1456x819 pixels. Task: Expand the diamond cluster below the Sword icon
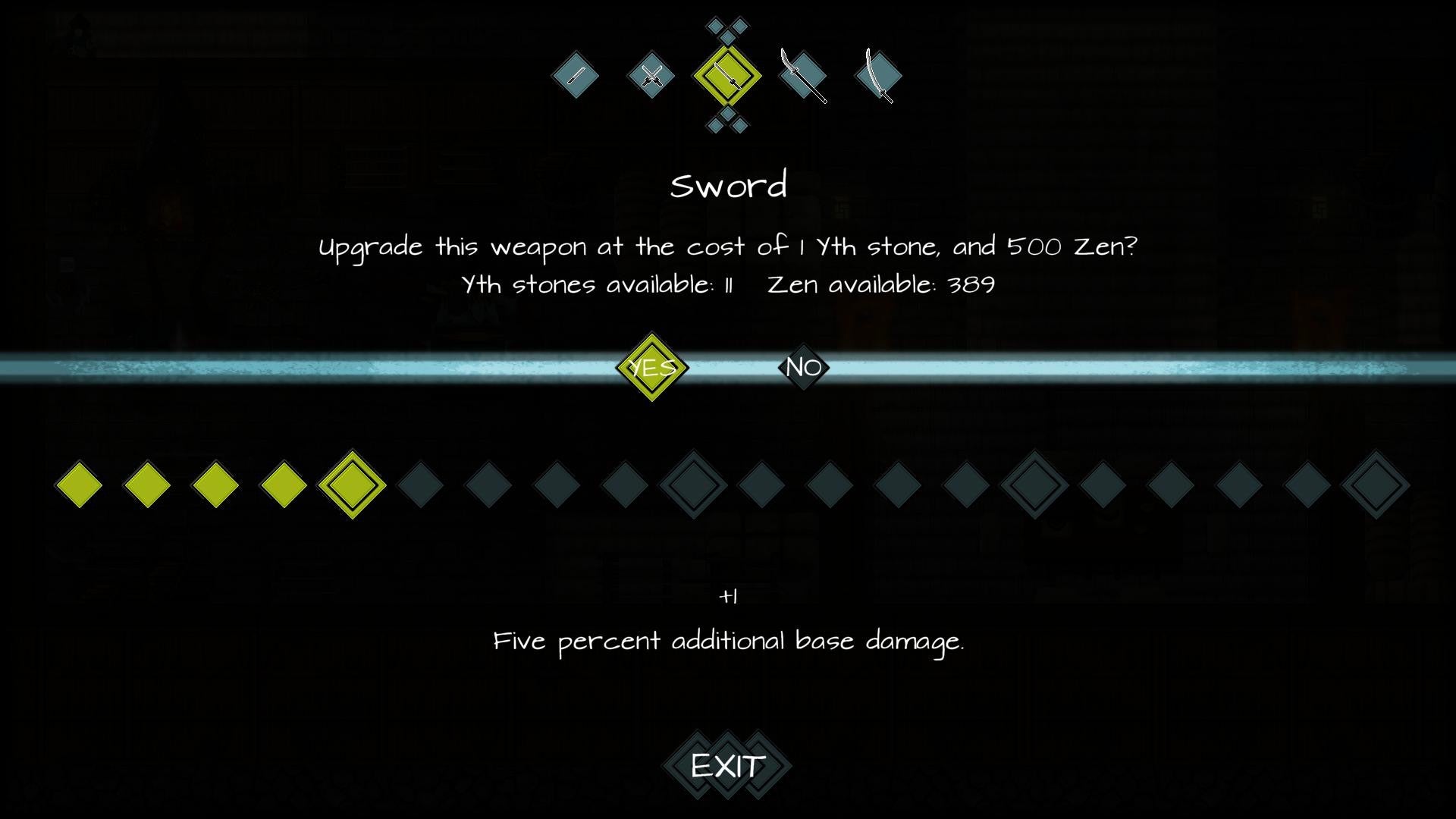[x=726, y=123]
